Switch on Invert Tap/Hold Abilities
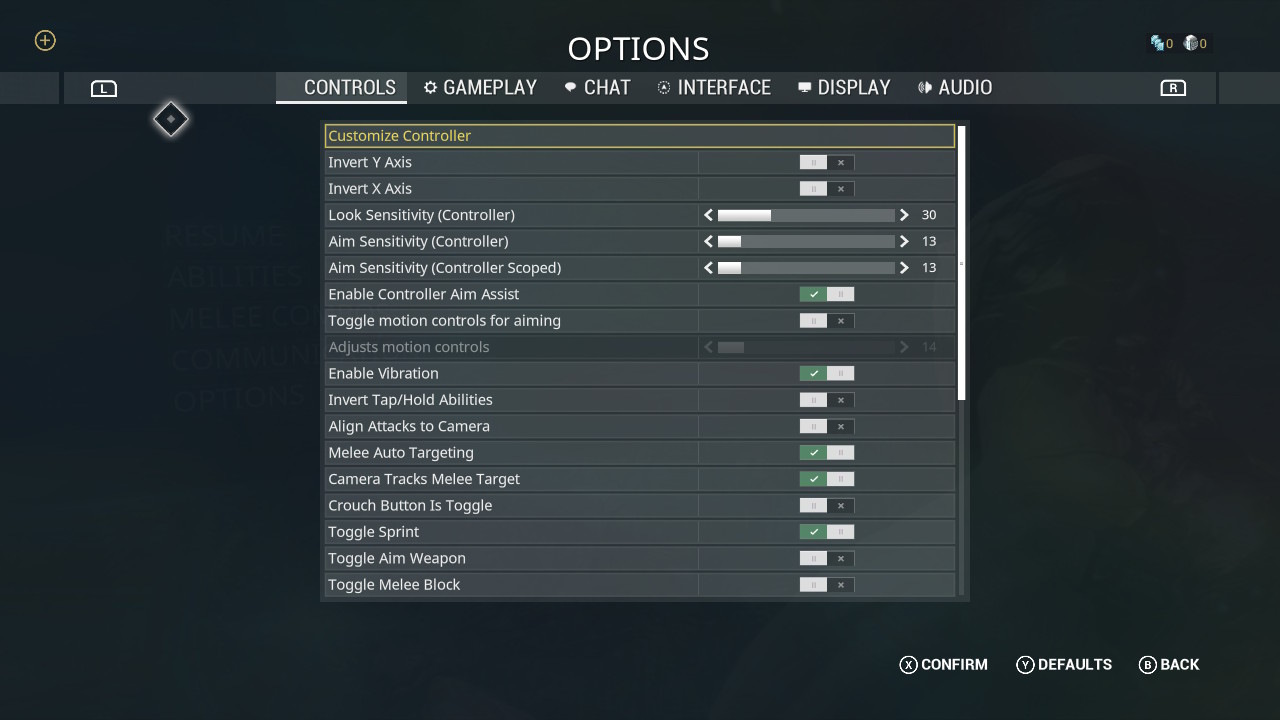Image resolution: width=1280 pixels, height=720 pixels. tap(827, 400)
